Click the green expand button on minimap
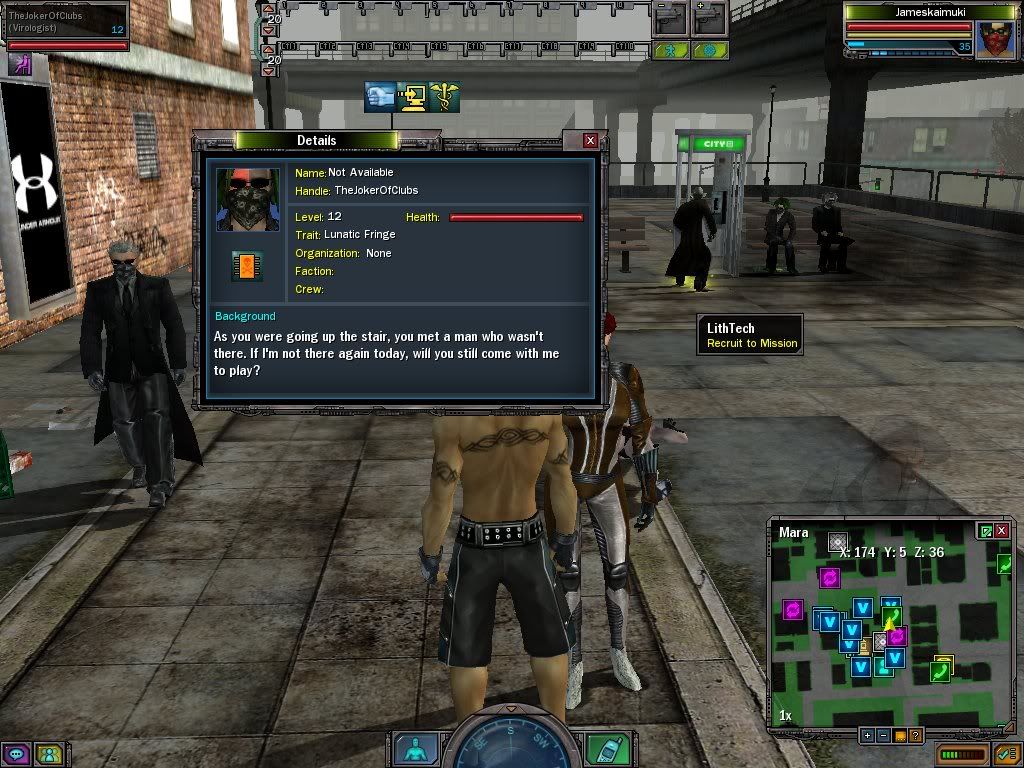This screenshot has width=1024, height=768. [986, 531]
